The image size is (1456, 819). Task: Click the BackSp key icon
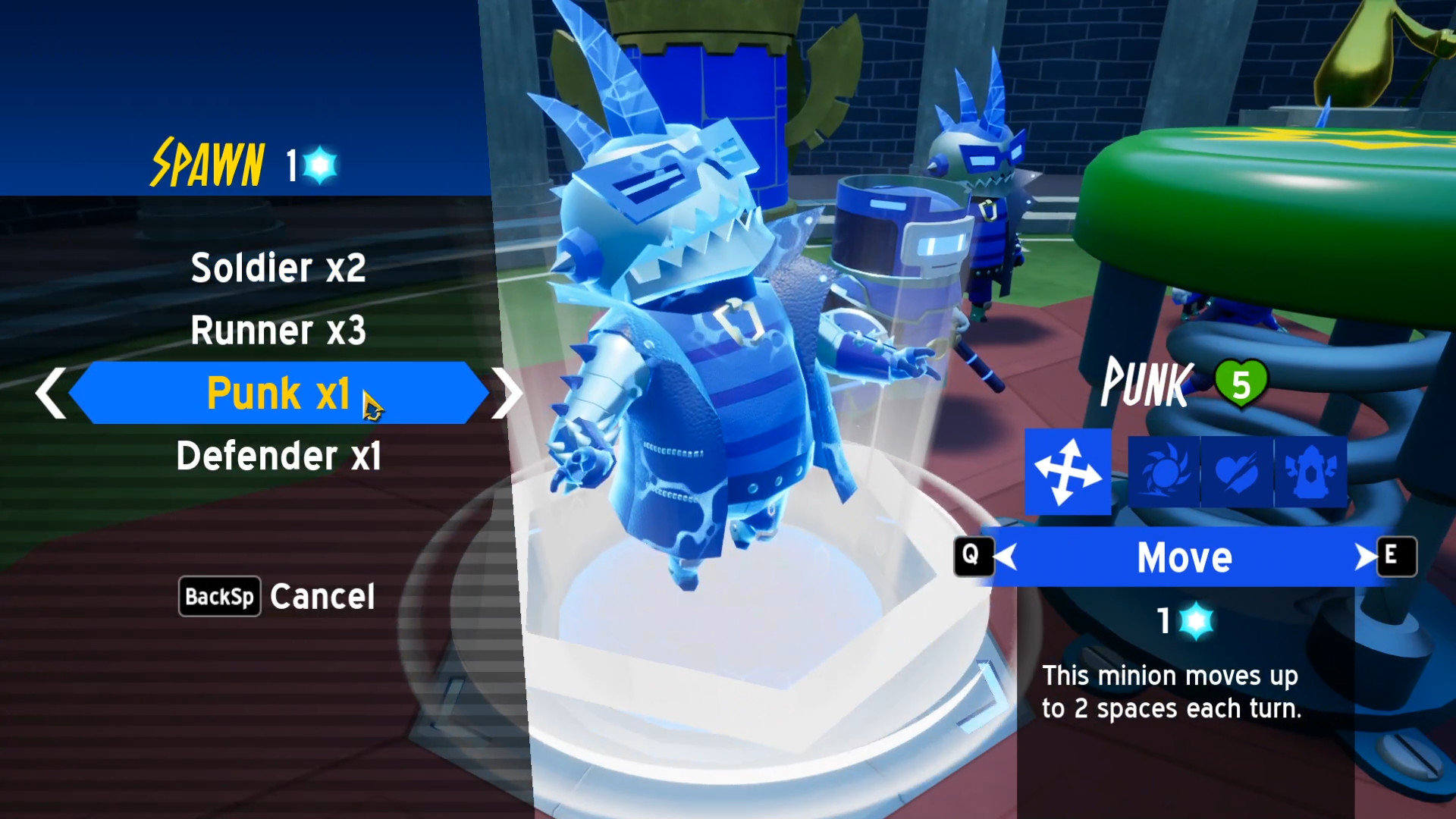(218, 596)
